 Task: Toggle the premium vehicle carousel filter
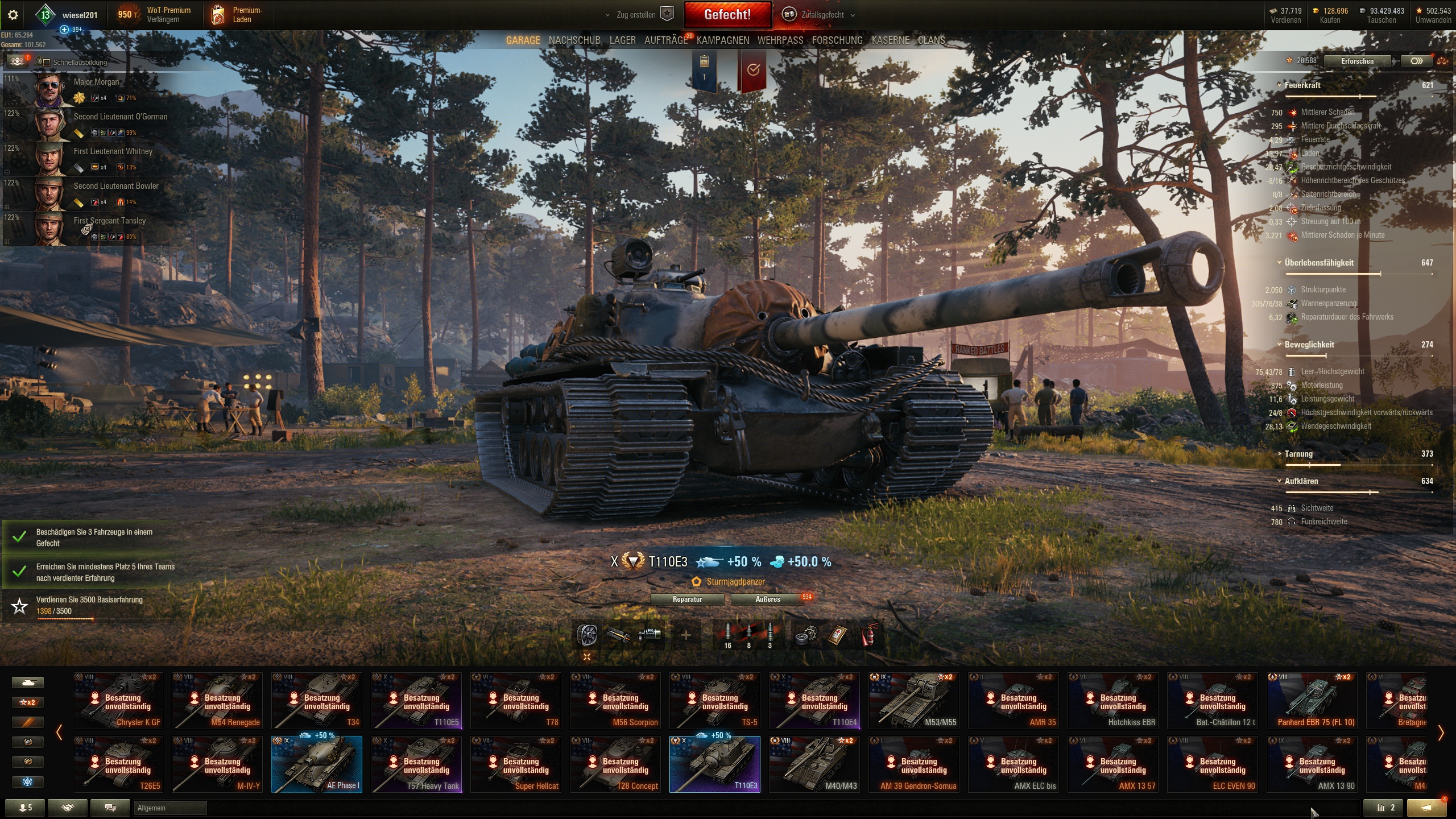27,722
